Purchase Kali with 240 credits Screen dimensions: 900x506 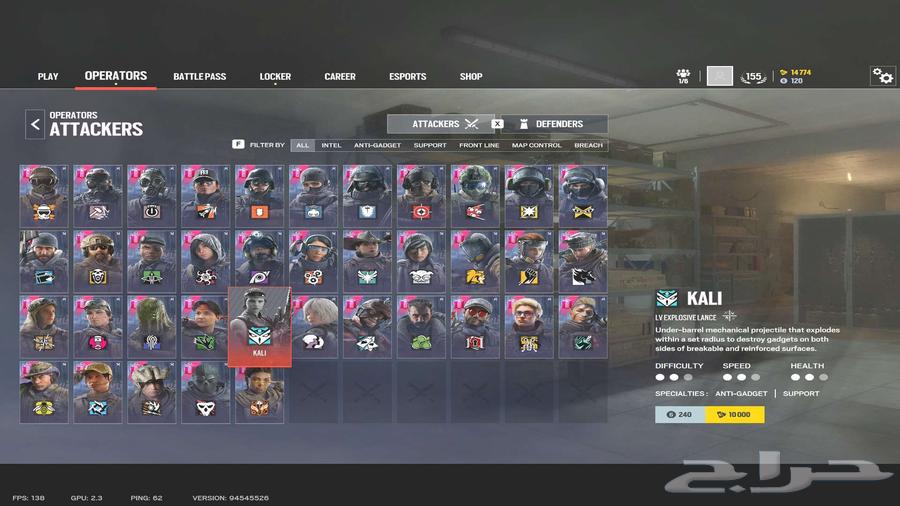(x=680, y=414)
